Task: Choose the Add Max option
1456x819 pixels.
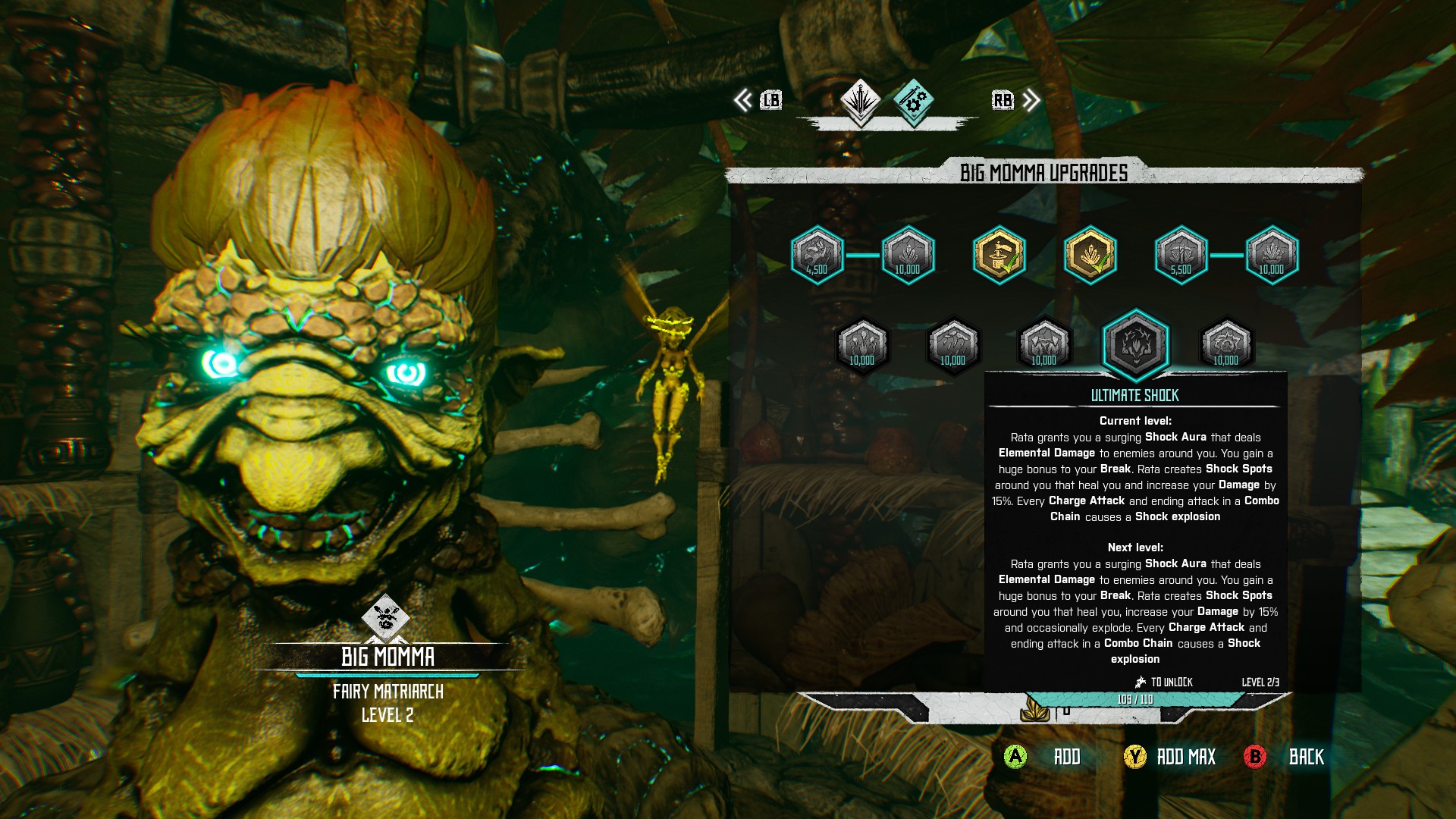Action: coord(1185,757)
